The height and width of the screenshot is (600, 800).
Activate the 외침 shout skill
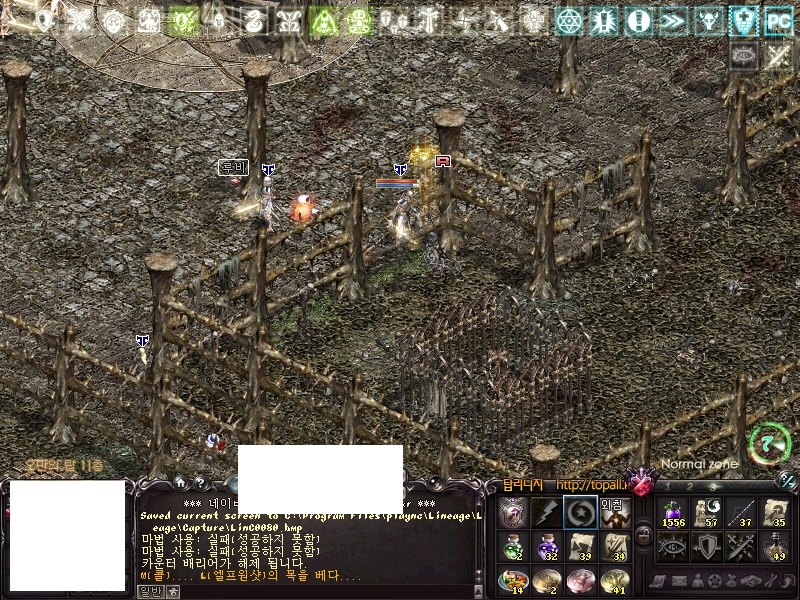coord(613,512)
